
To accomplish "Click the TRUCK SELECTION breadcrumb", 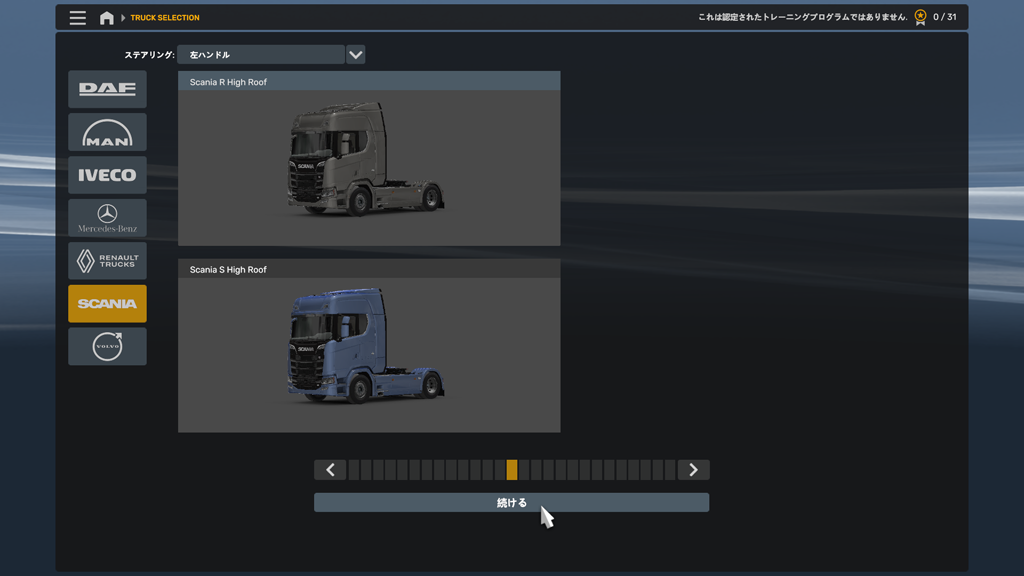I will pos(165,18).
